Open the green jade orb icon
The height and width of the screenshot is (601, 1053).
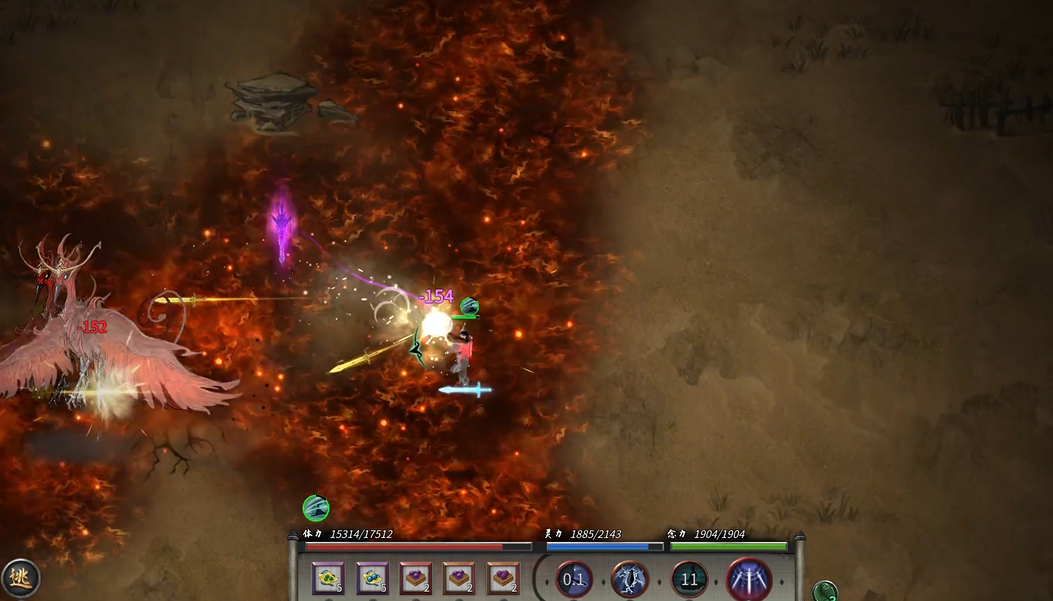[825, 592]
